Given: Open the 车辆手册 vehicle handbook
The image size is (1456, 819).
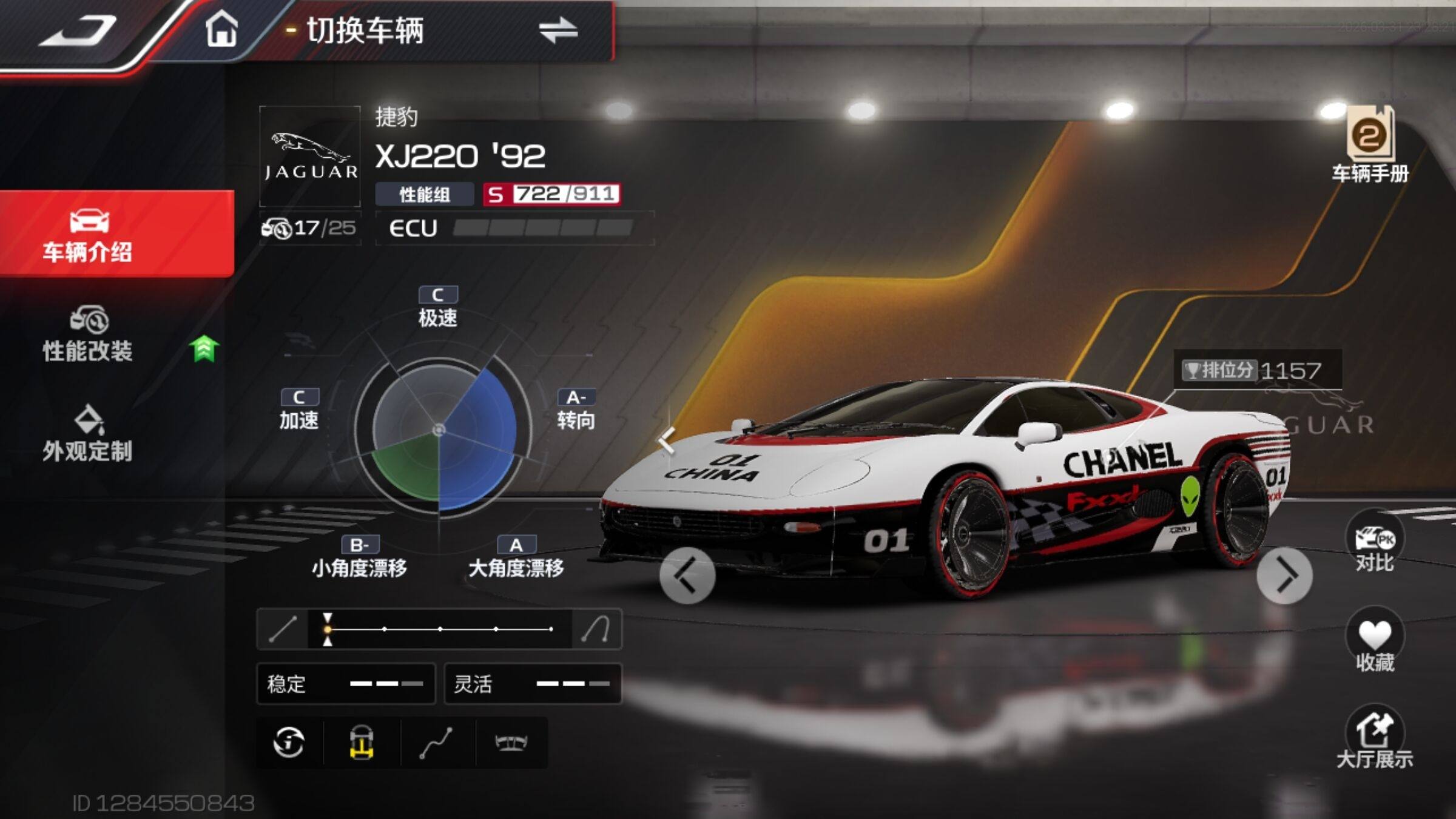Looking at the screenshot, I should click(1370, 146).
